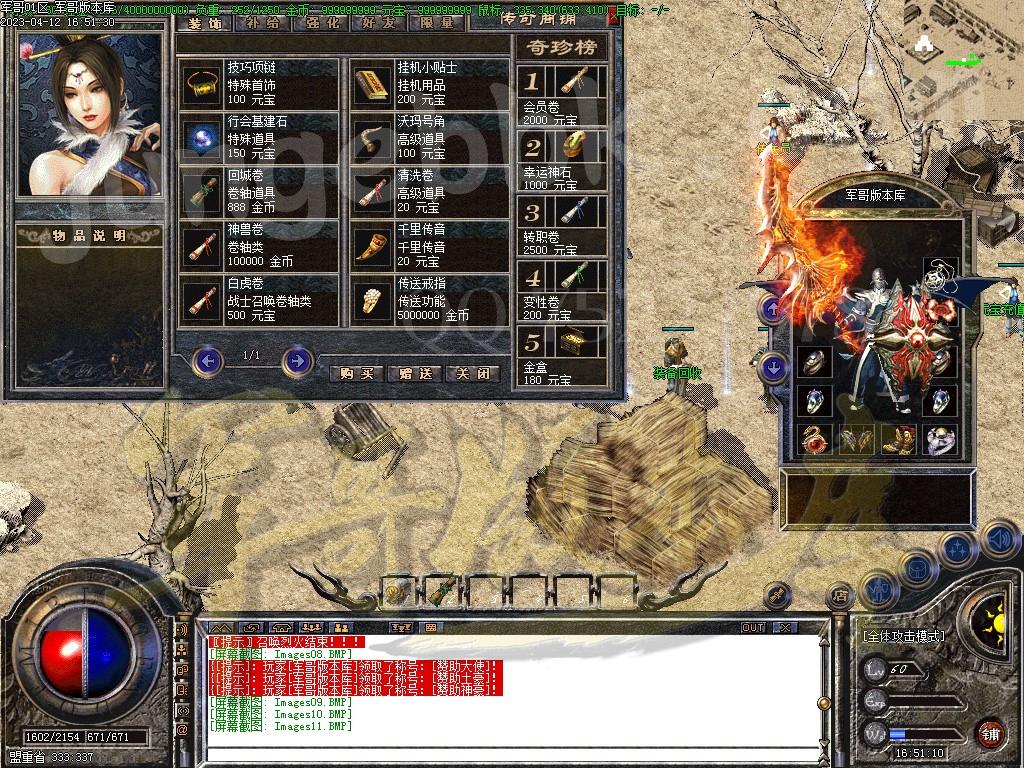Screen dimensions: 1024x768
Task: Go to previous shop page arrow
Action: tap(207, 360)
